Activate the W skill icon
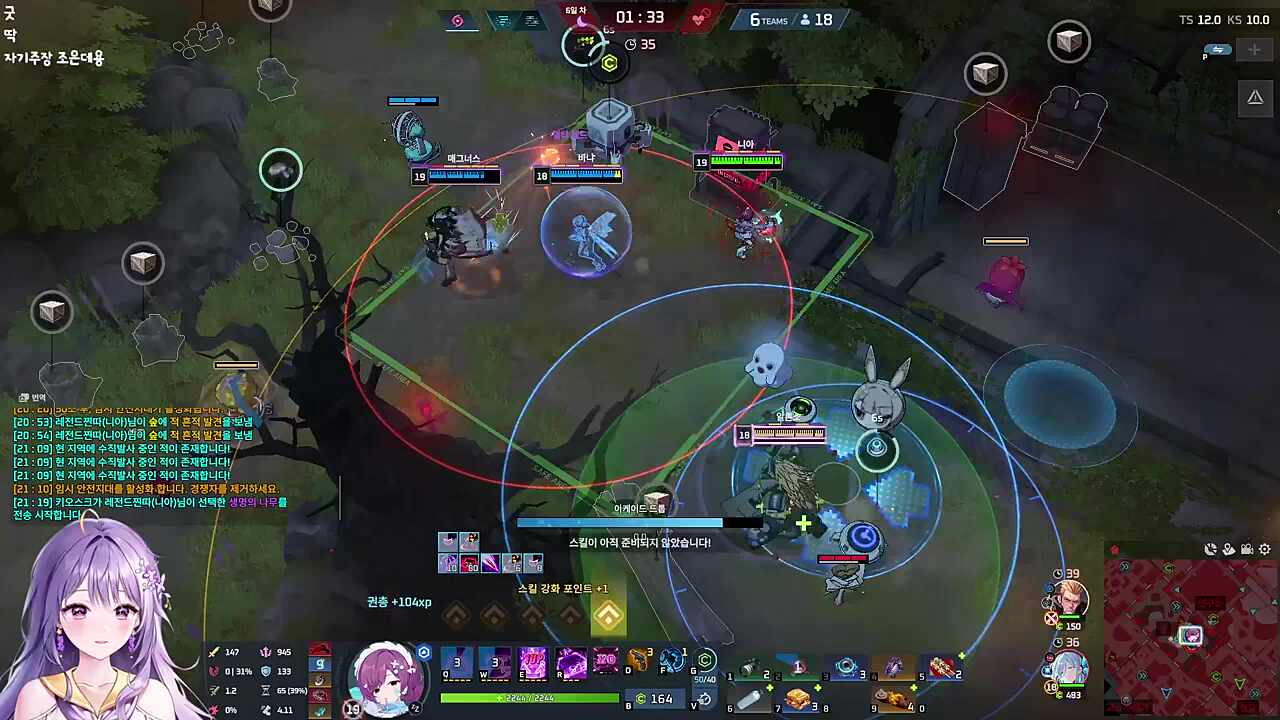The image size is (1280, 720). point(495,662)
